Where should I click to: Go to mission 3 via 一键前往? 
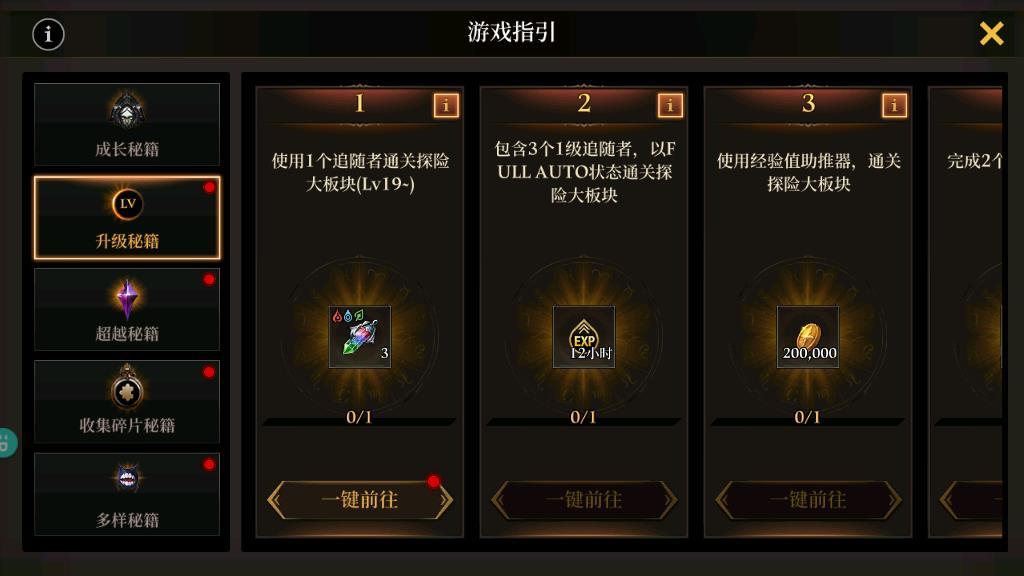tap(808, 499)
